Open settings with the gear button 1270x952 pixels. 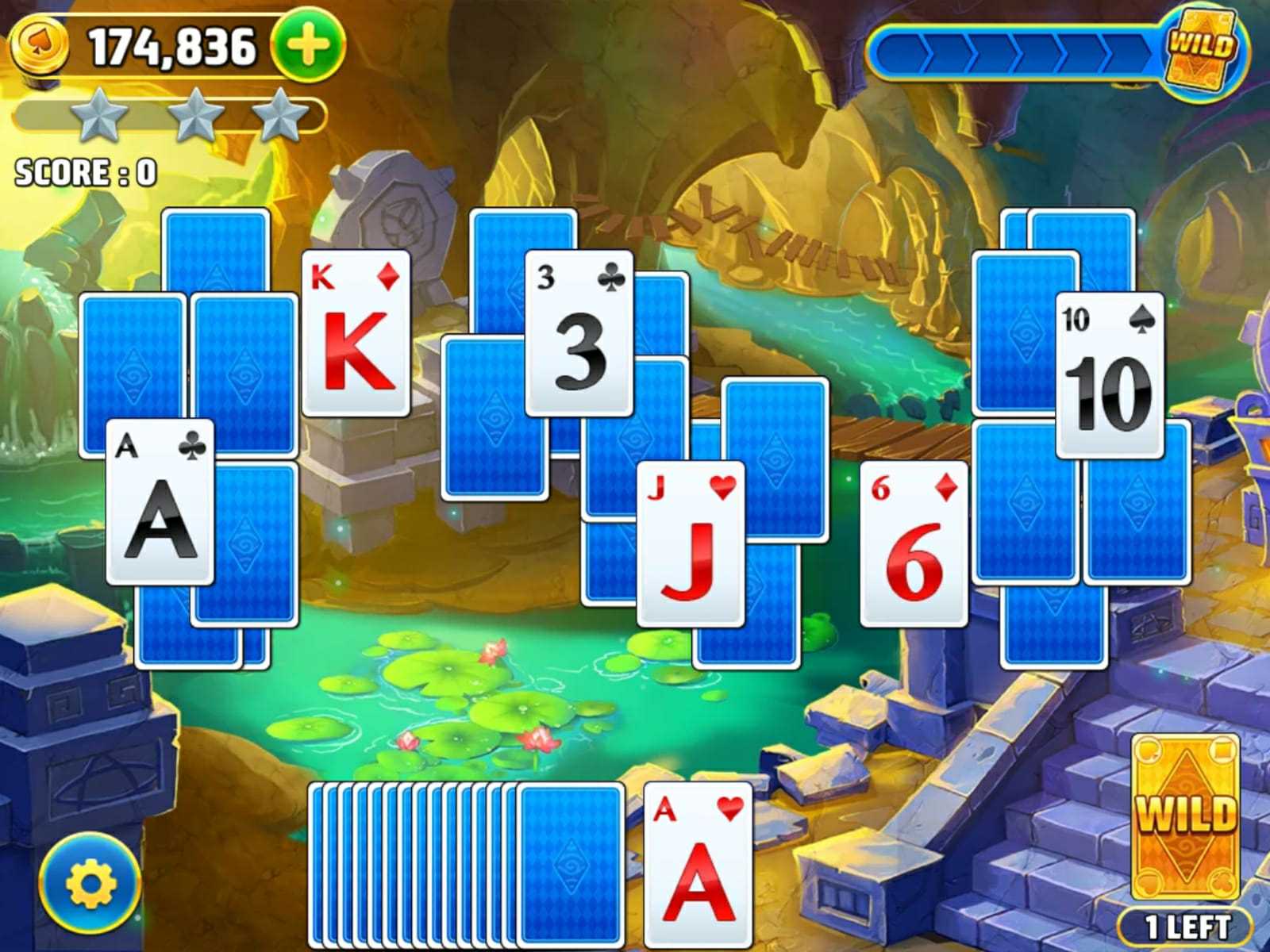point(90,883)
